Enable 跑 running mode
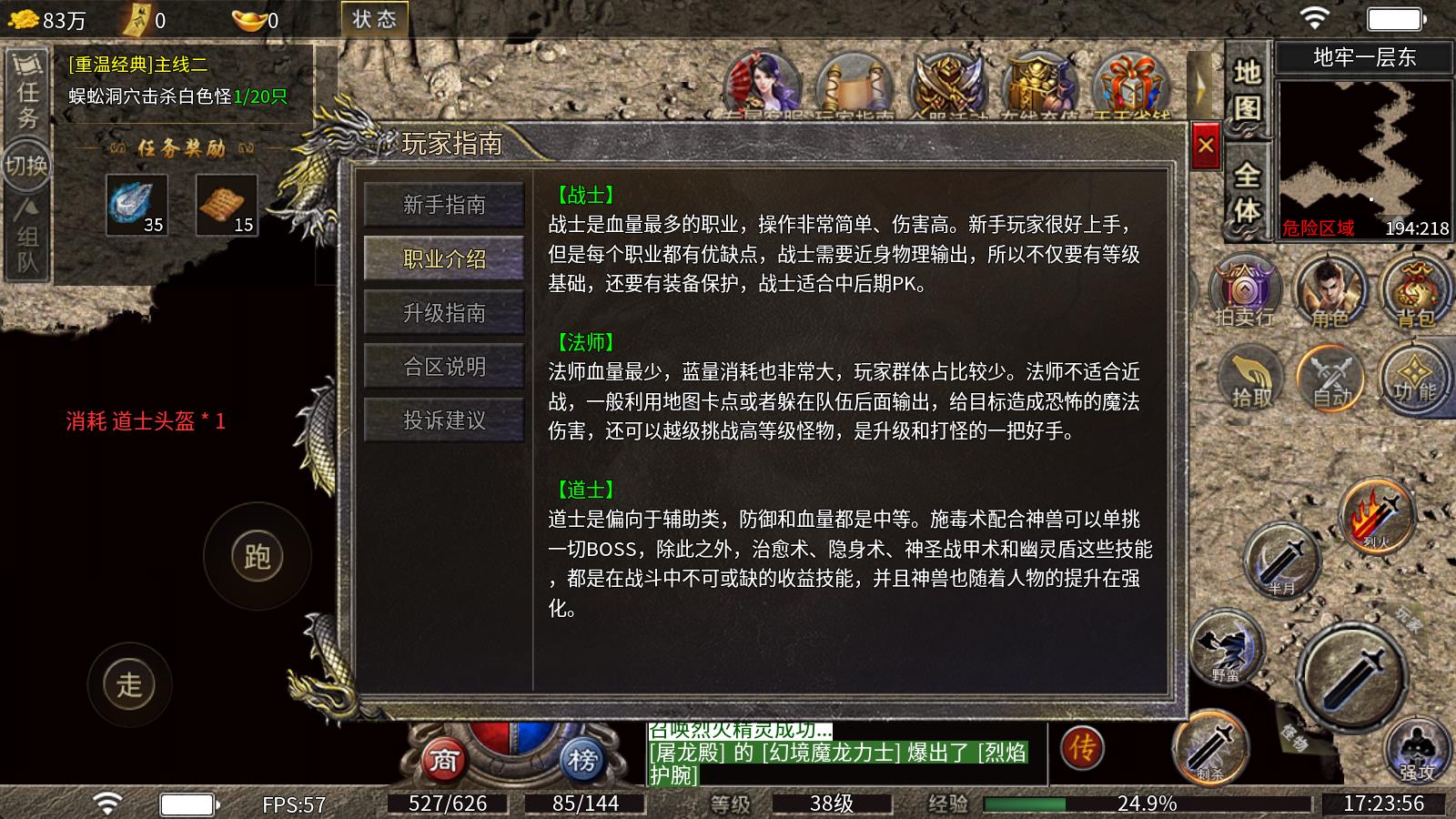 tap(258, 555)
